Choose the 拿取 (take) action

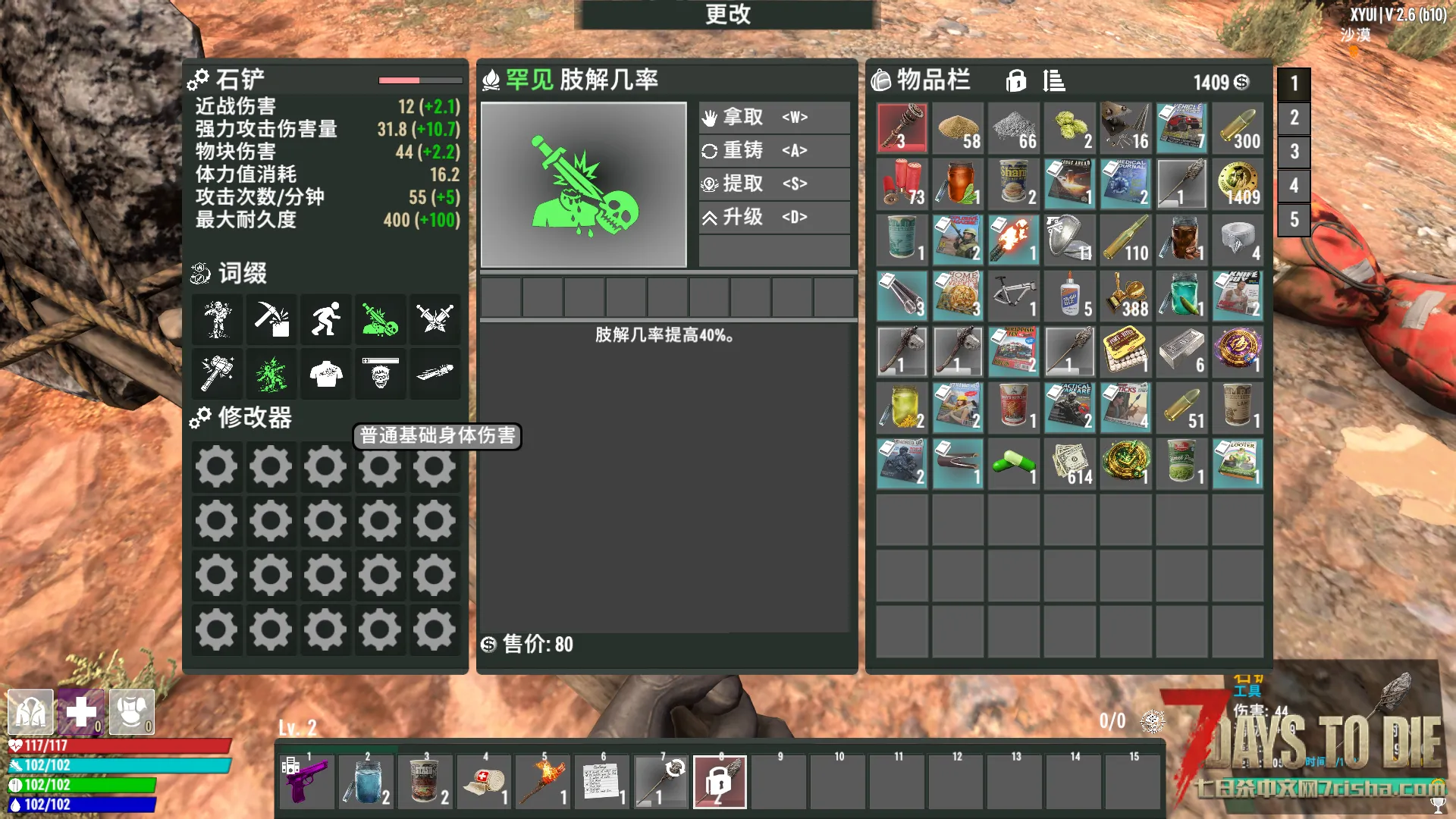(773, 118)
